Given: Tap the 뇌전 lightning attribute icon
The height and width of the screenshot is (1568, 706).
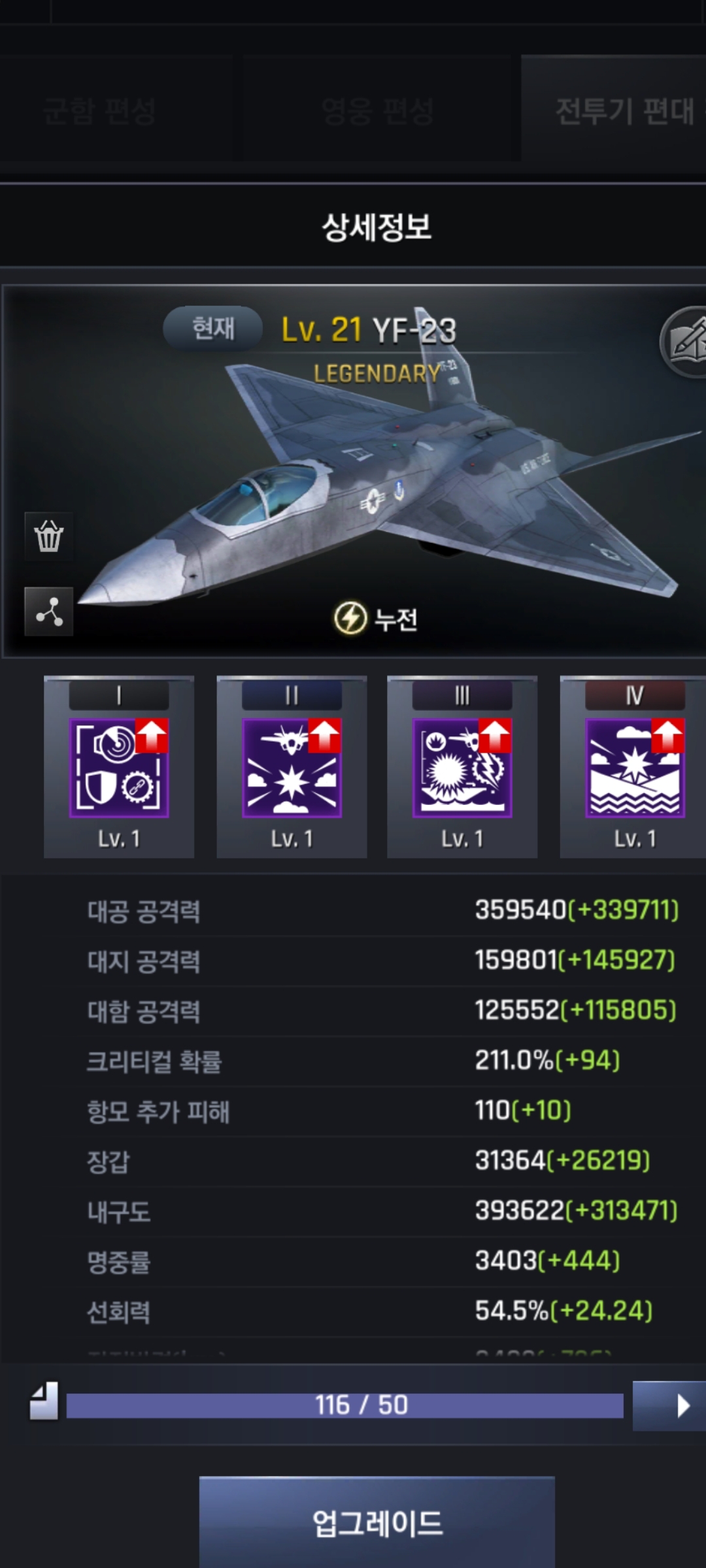Looking at the screenshot, I should (351, 618).
